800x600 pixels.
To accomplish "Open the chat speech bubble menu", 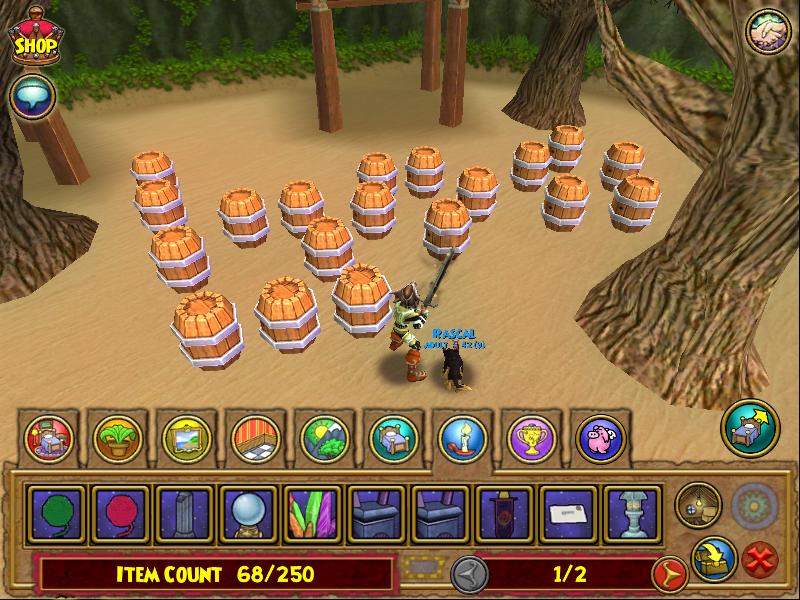I will click(31, 97).
